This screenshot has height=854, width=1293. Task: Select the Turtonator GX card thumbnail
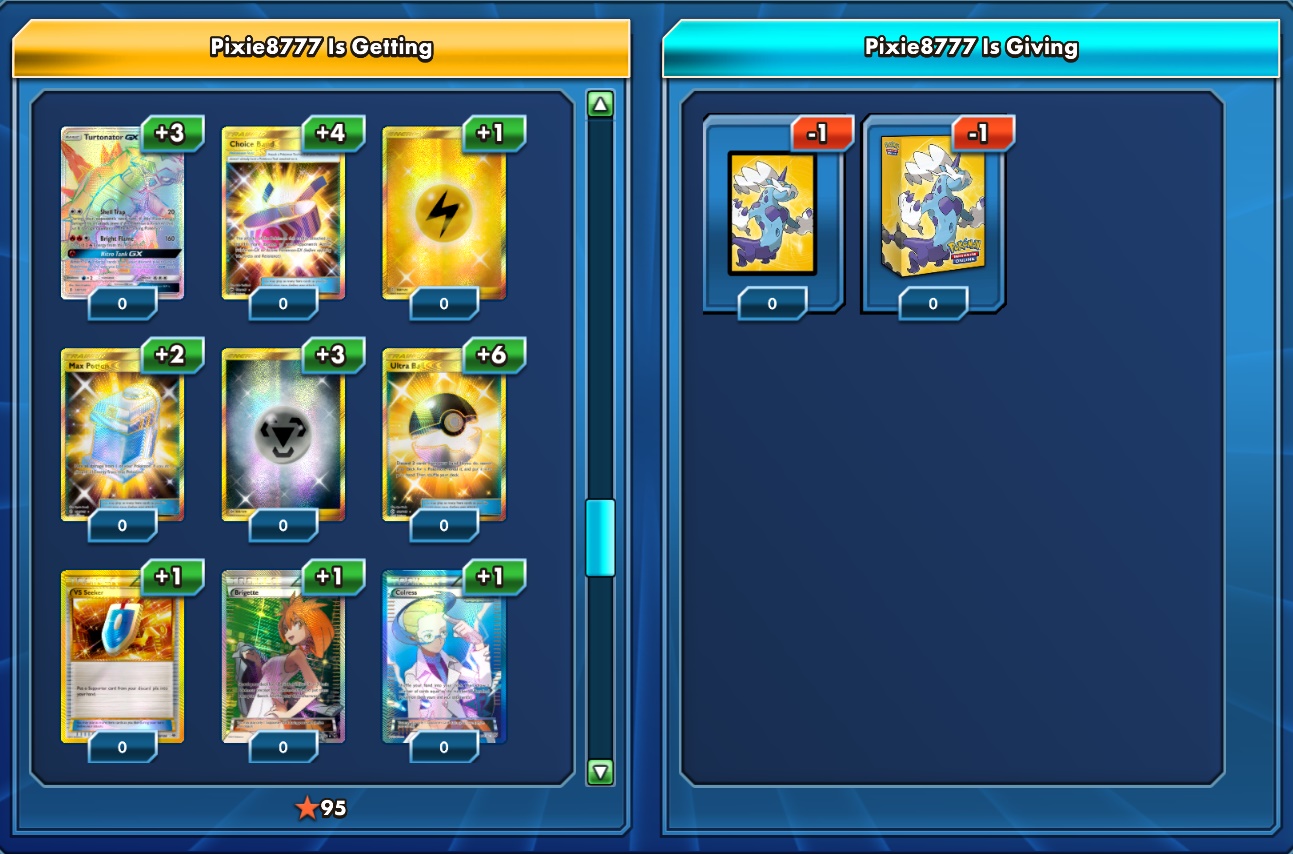click(x=122, y=210)
